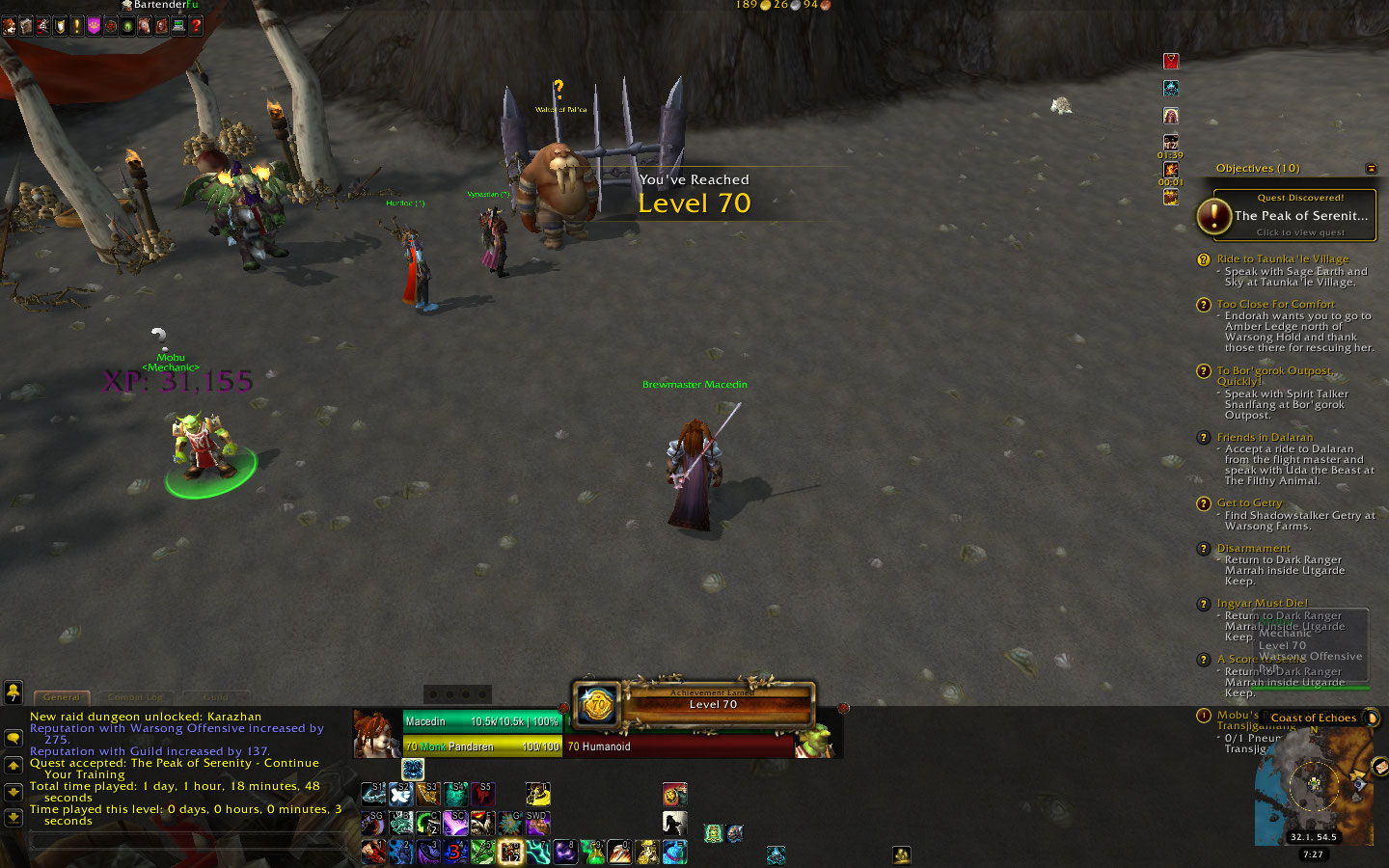Open the character info micro button
The height and width of the screenshot is (868, 1389).
click(x=10, y=26)
